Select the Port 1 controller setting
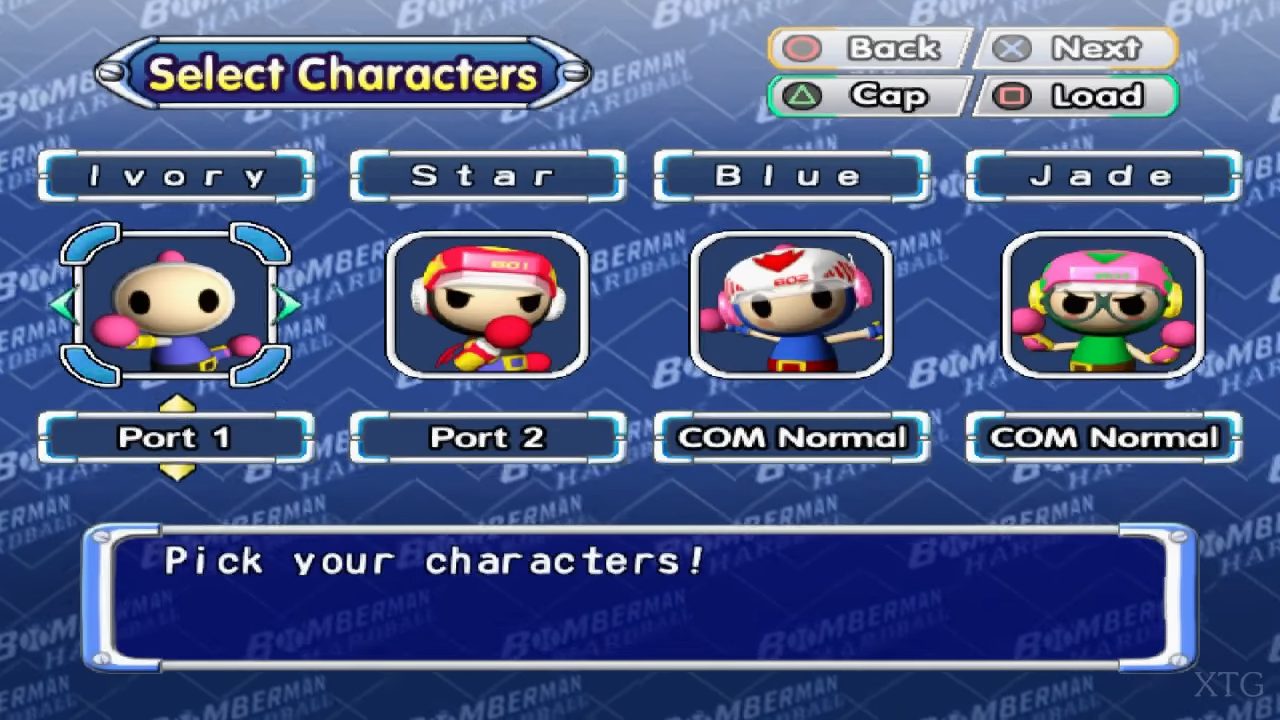 tap(176, 437)
